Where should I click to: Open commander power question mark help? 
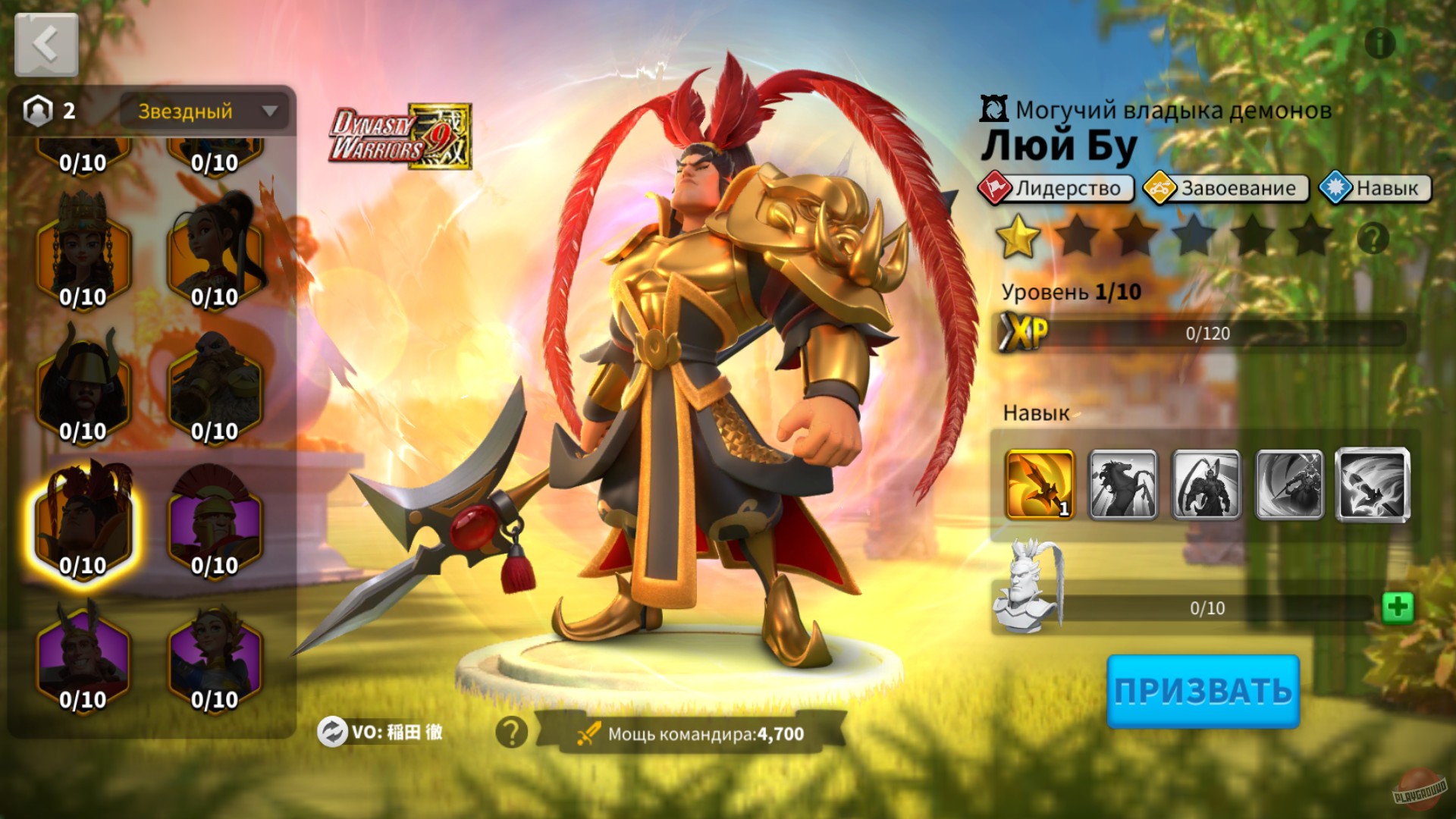(511, 734)
